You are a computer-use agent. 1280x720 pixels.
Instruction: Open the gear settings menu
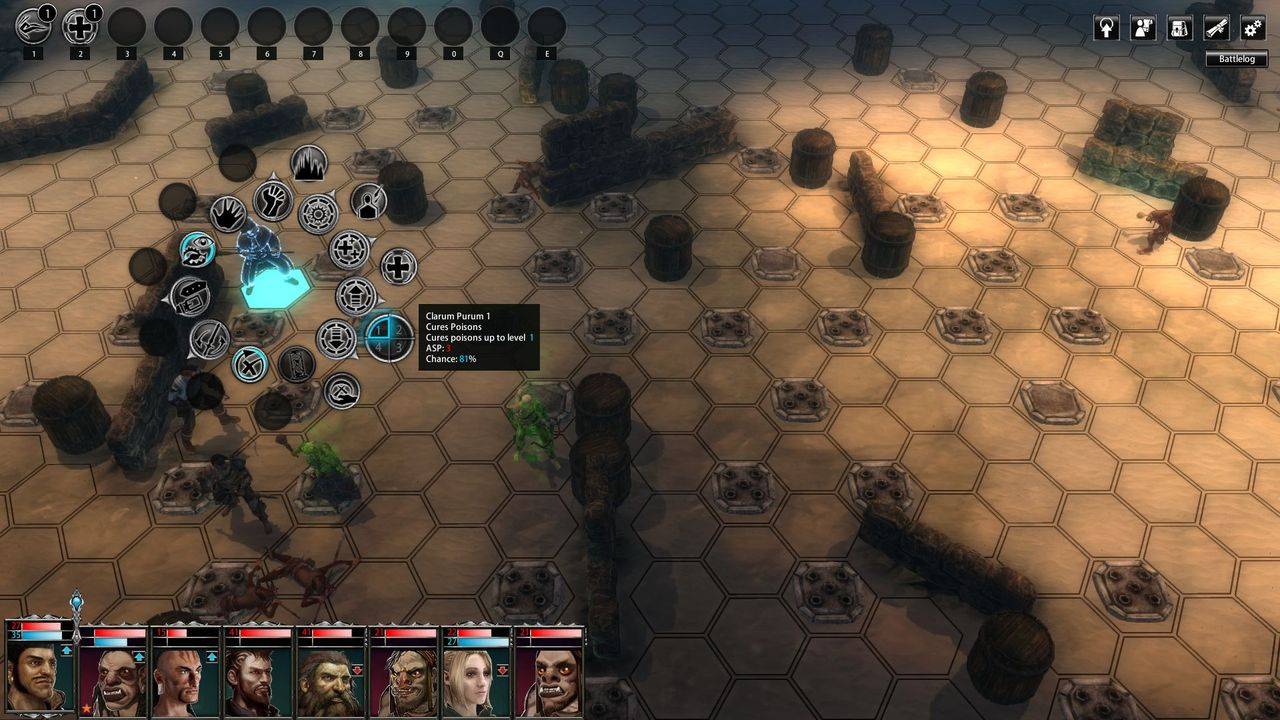click(x=1253, y=27)
